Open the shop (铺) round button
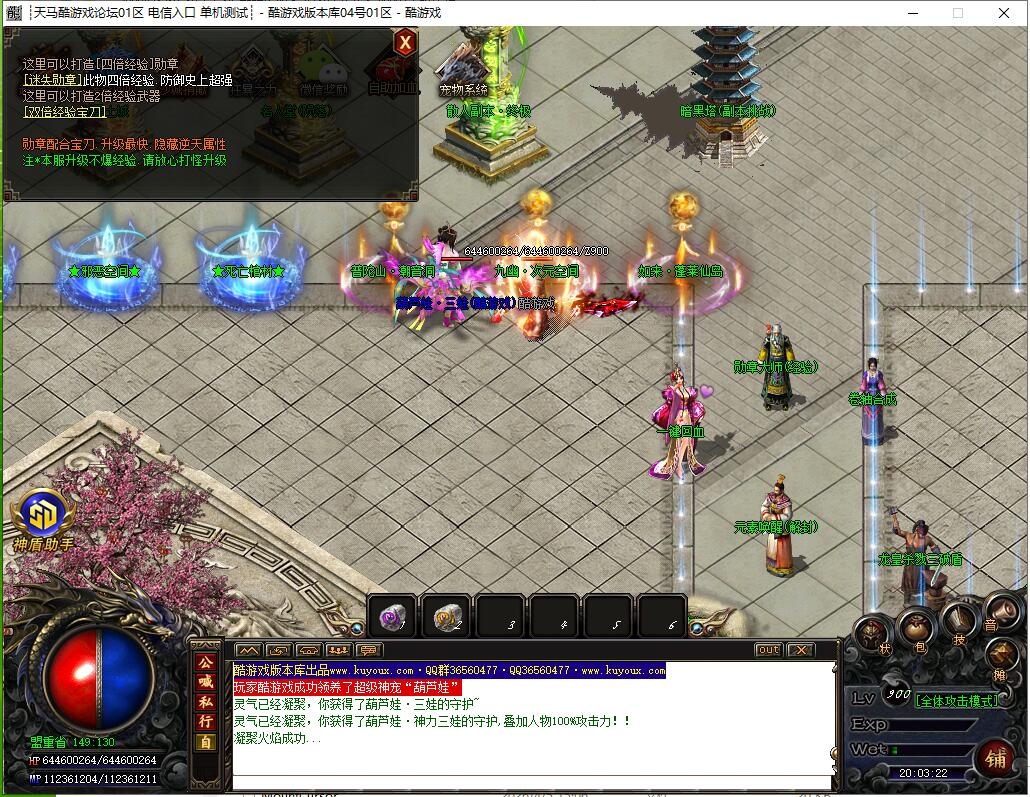Screen dimensions: 1030x797 point(994,757)
